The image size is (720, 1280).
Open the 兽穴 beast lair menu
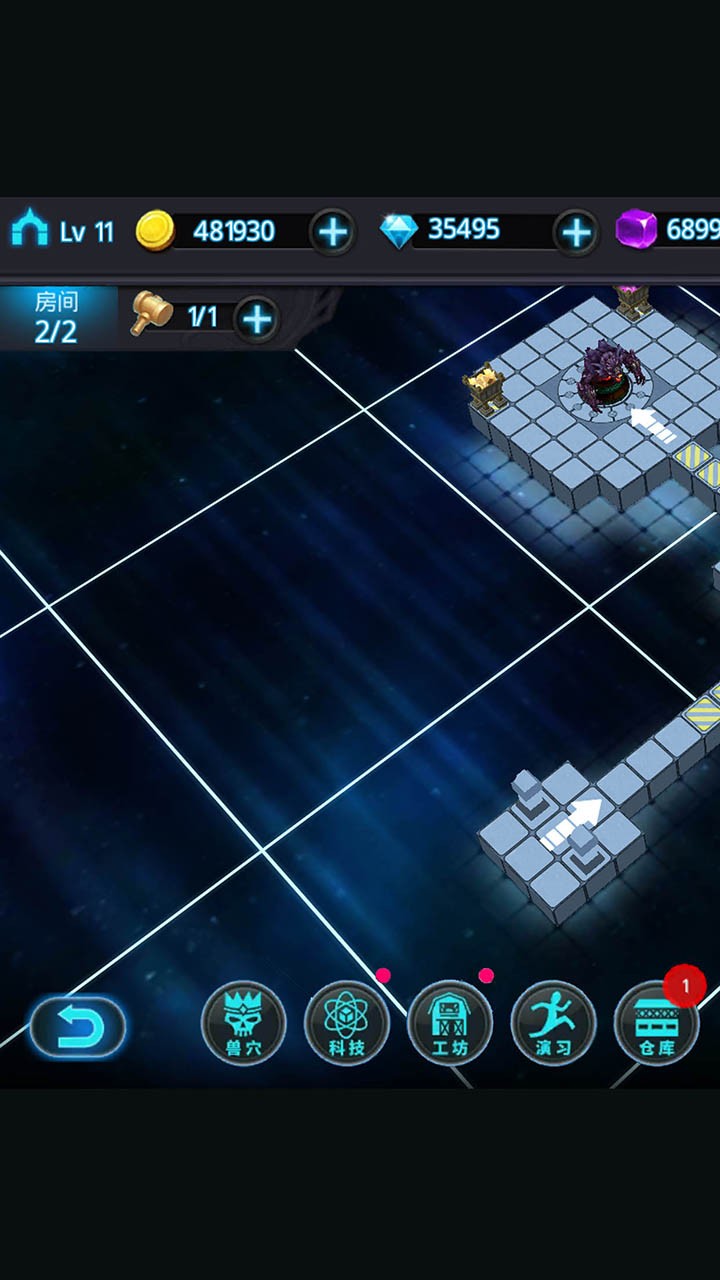[243, 1023]
